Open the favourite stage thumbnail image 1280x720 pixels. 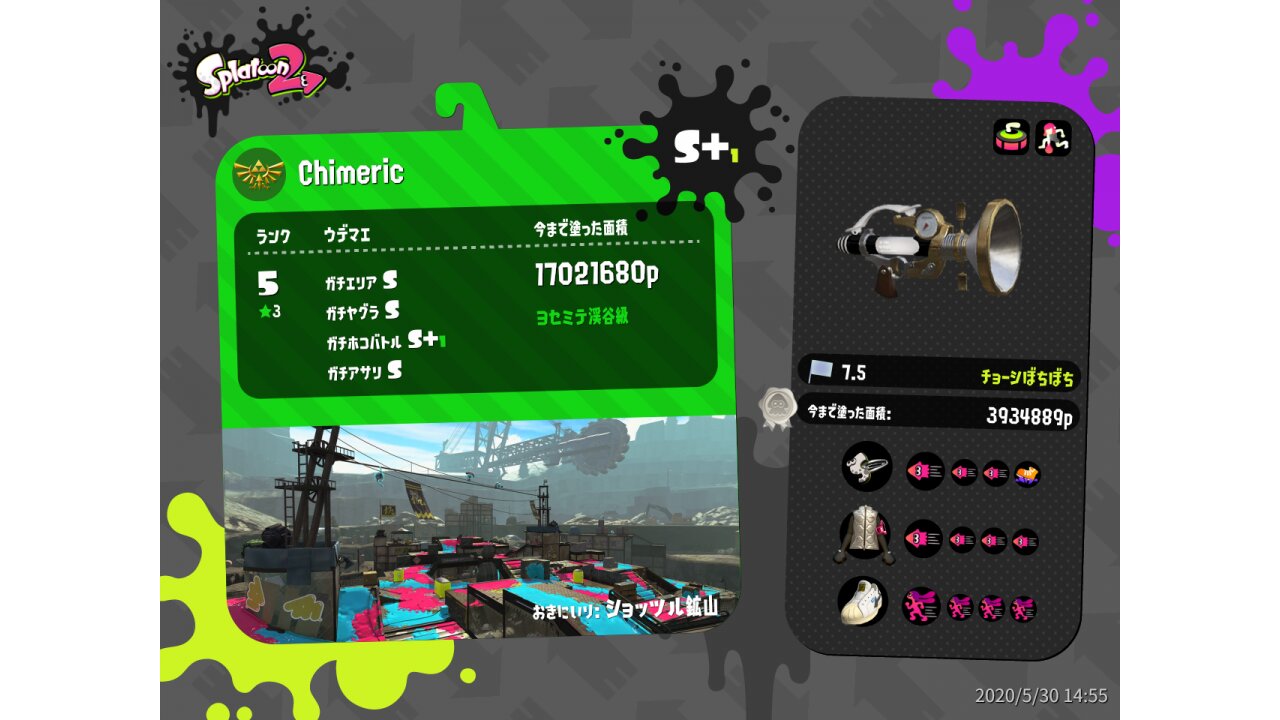point(480,530)
